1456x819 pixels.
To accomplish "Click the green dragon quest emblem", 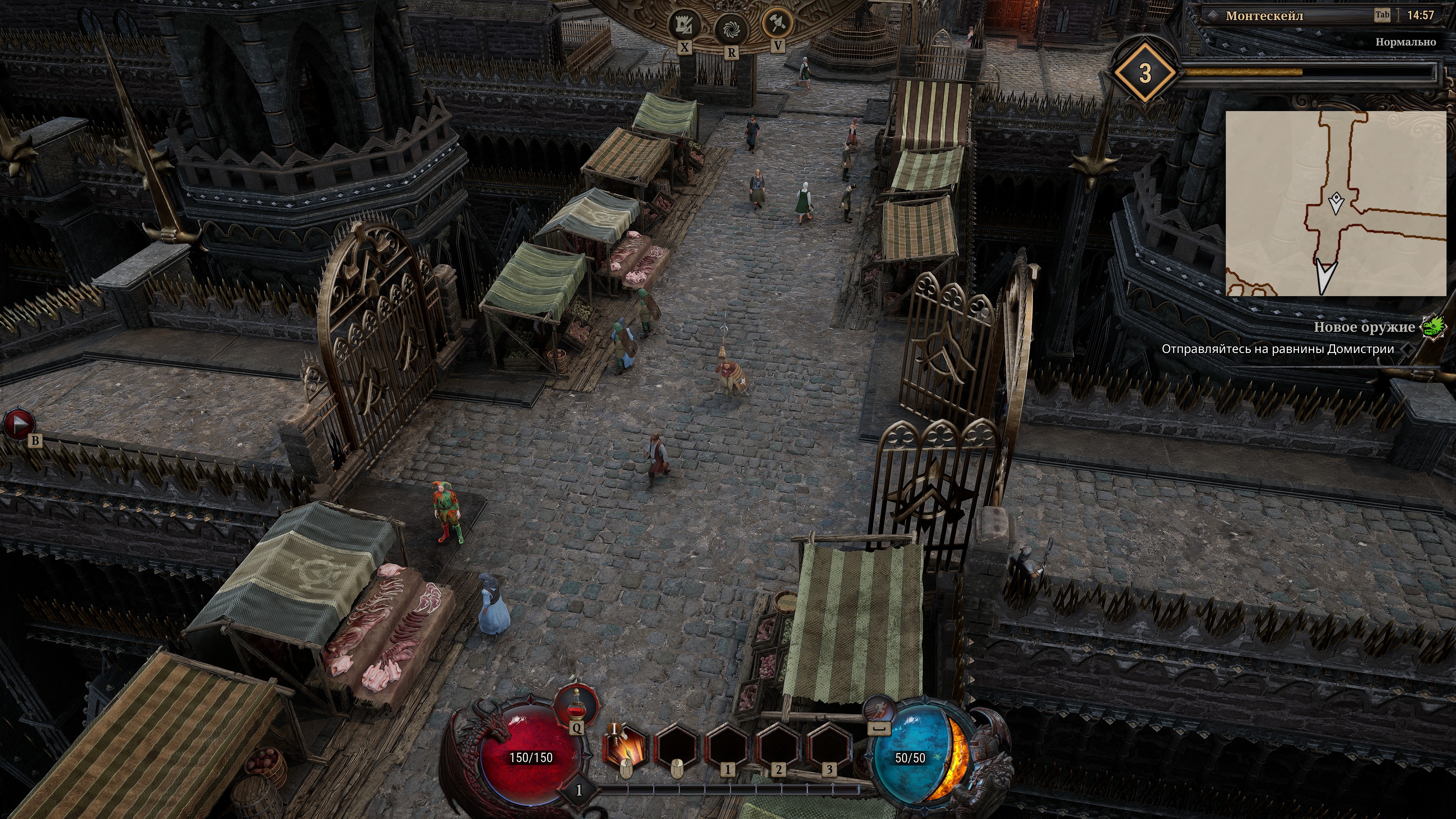I will (x=1434, y=327).
